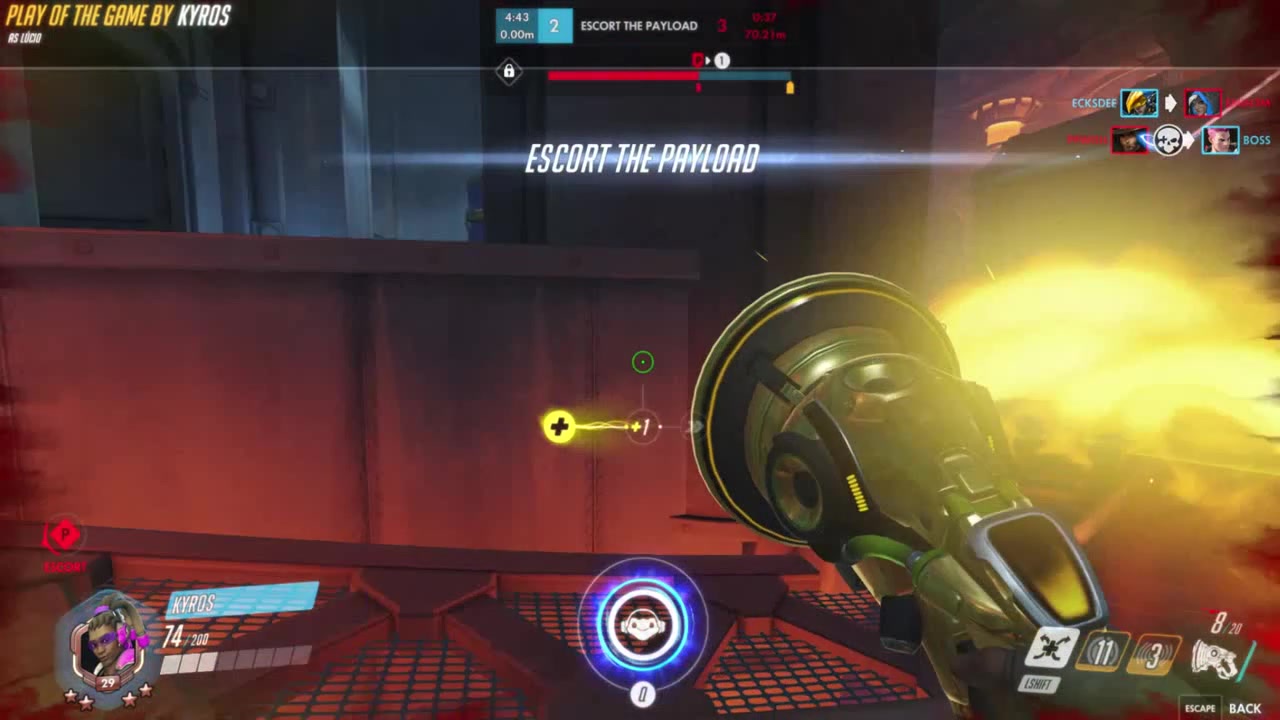
Task: Click the ESCORT THE PAYLOAD objective header
Action: [640, 26]
